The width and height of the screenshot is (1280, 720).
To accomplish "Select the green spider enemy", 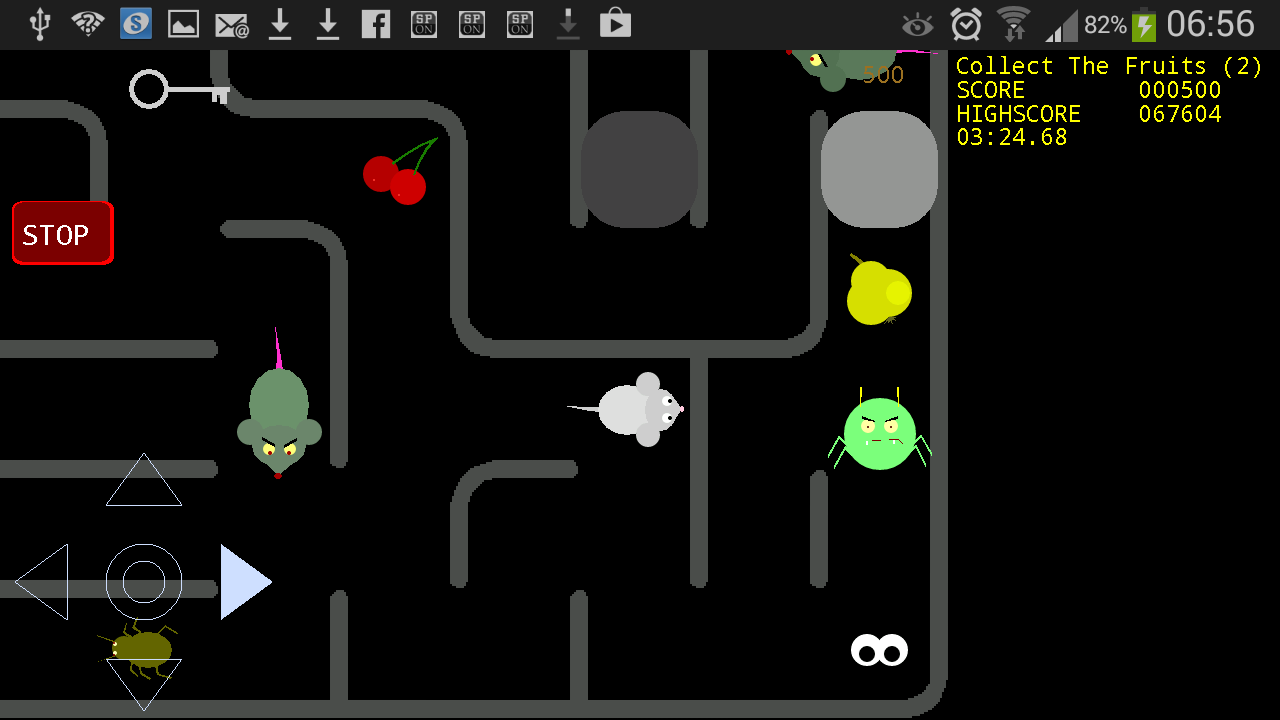I will (878, 432).
